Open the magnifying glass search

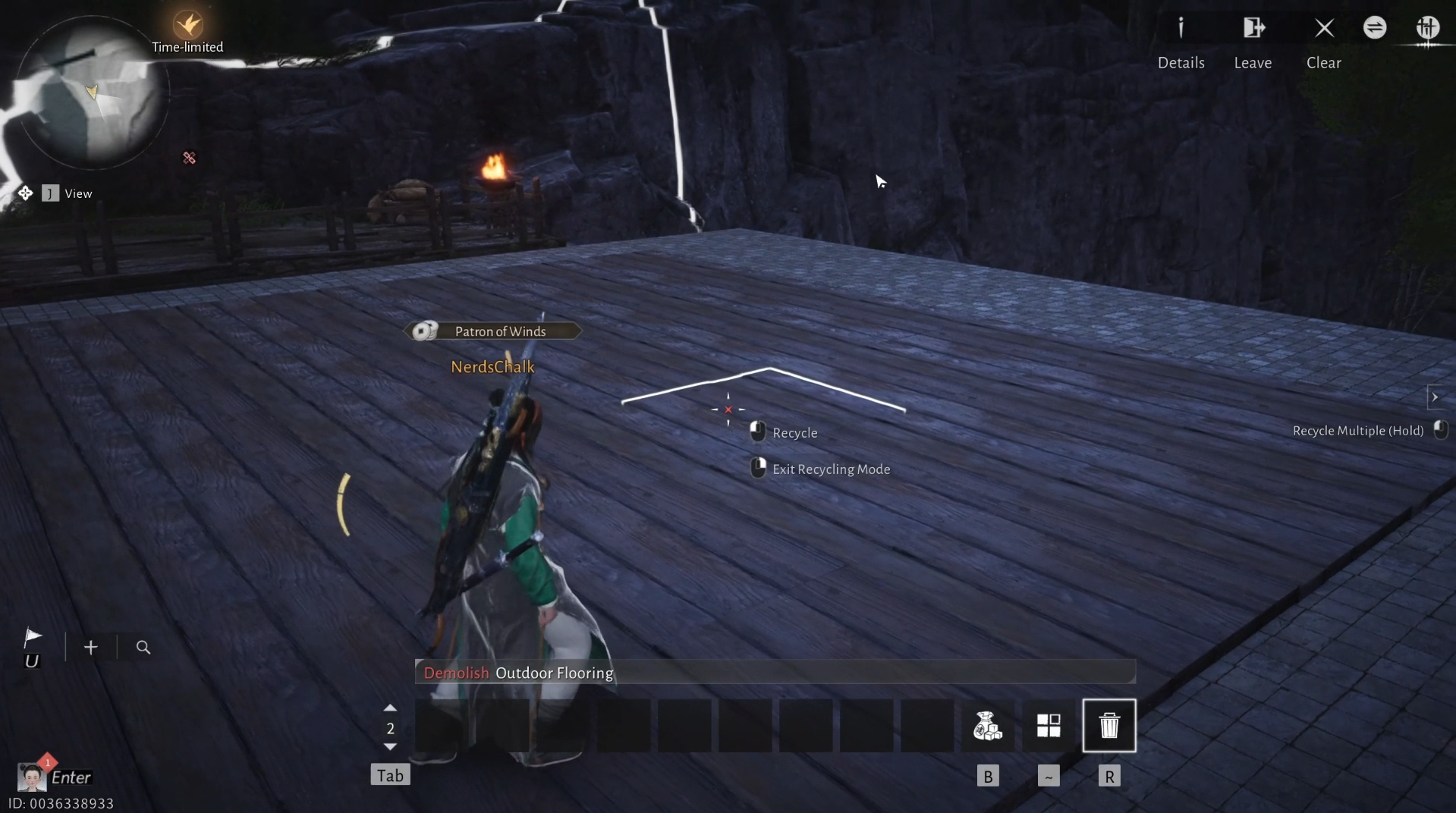coord(143,647)
